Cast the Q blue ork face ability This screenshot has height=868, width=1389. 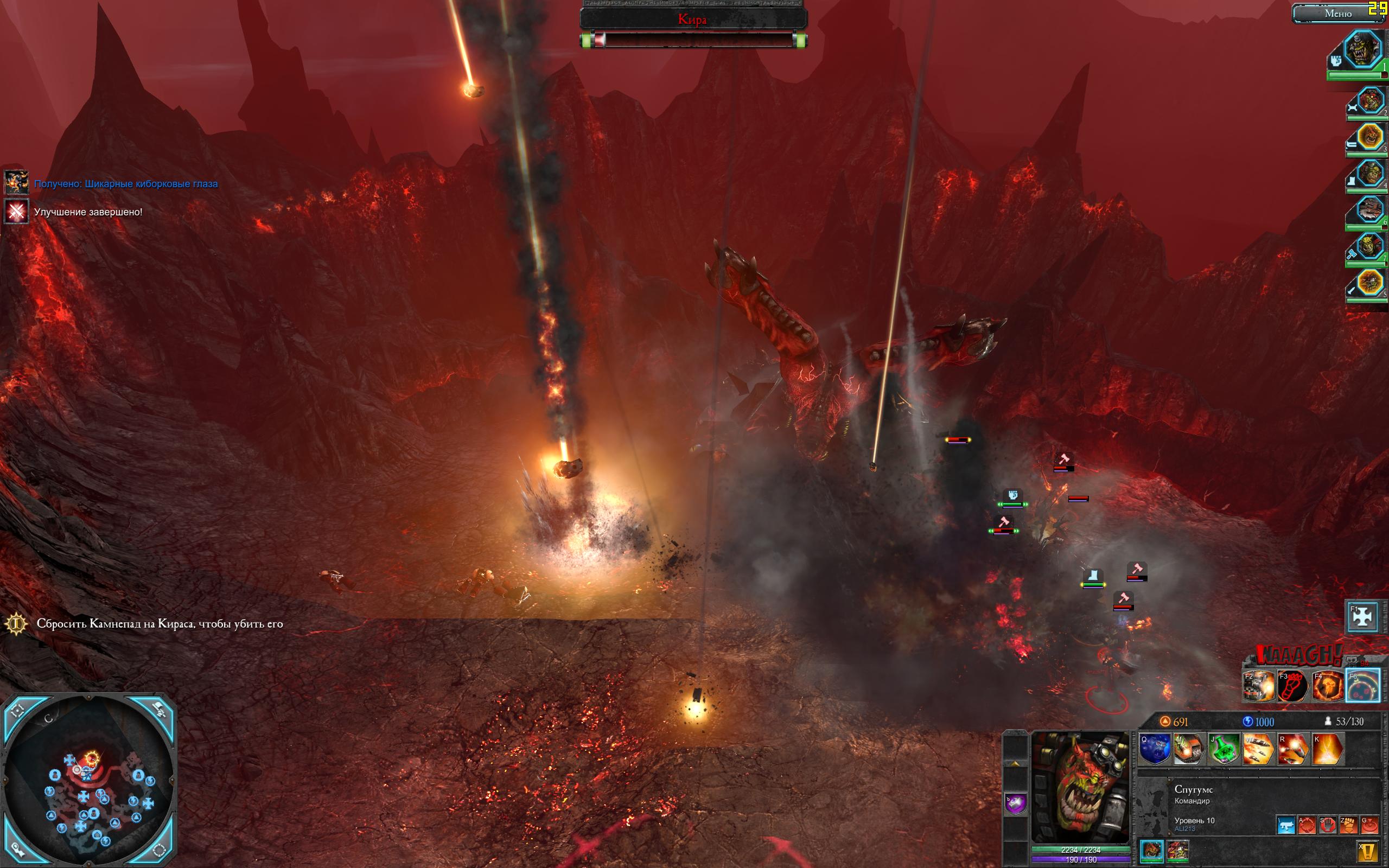tap(1154, 749)
